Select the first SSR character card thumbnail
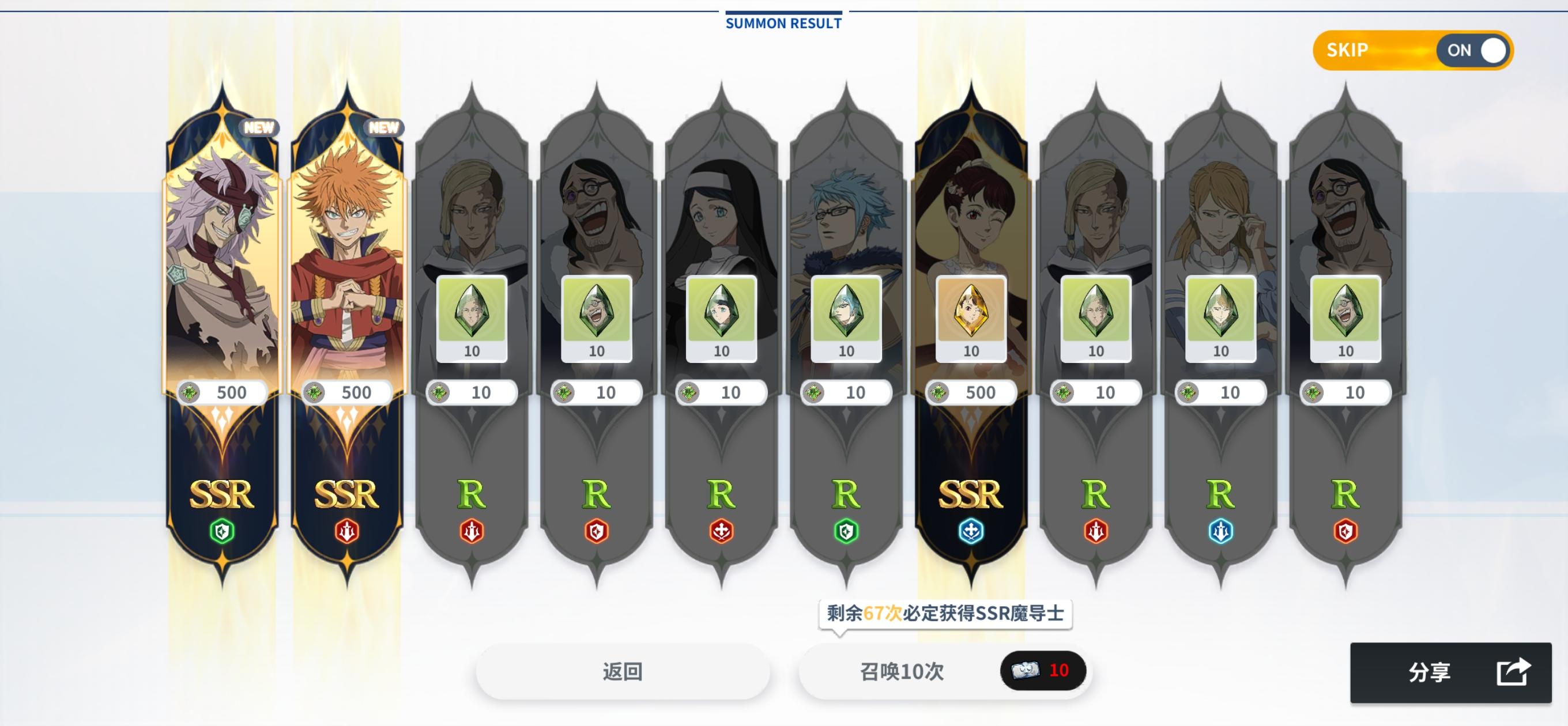Viewport: 1568px width, 726px height. [x=222, y=243]
